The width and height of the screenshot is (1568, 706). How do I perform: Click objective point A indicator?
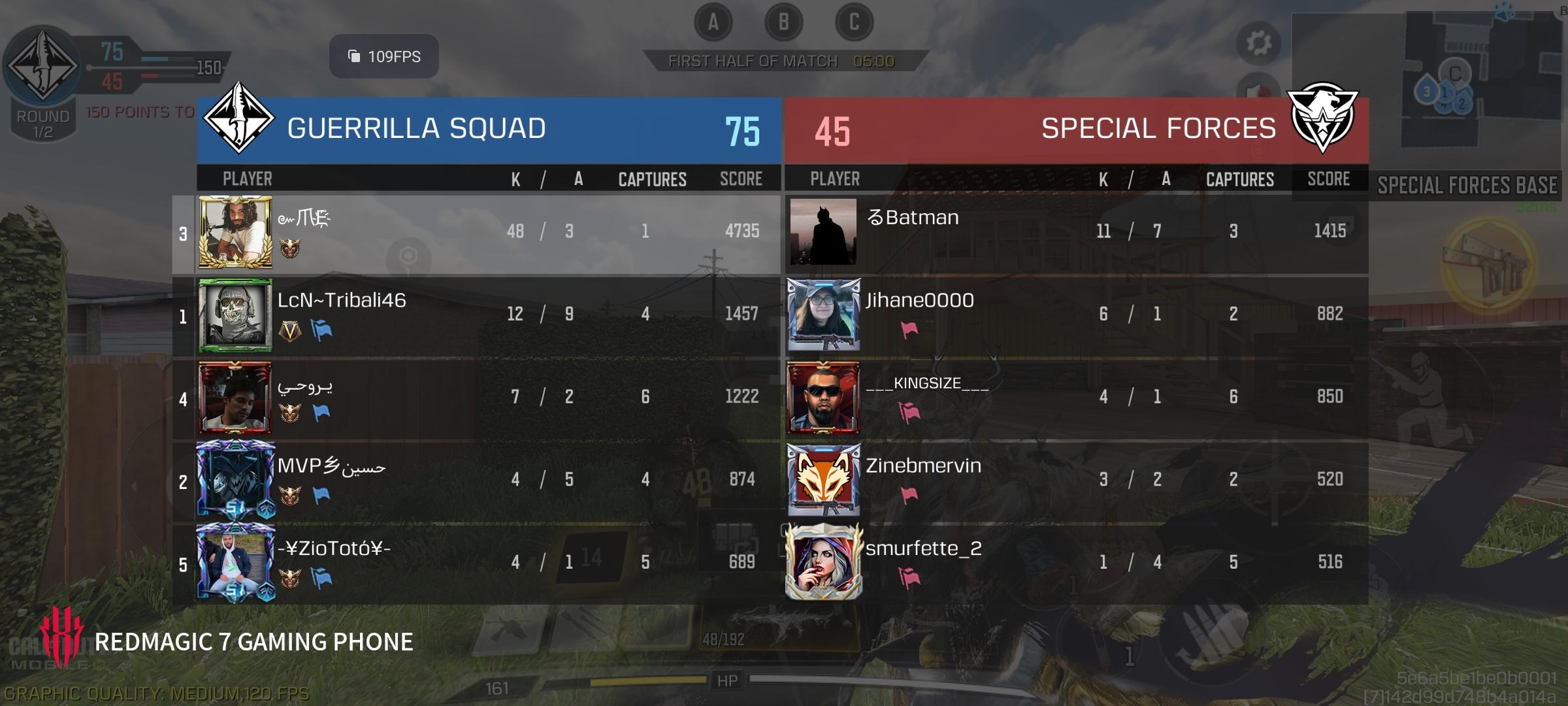712,21
